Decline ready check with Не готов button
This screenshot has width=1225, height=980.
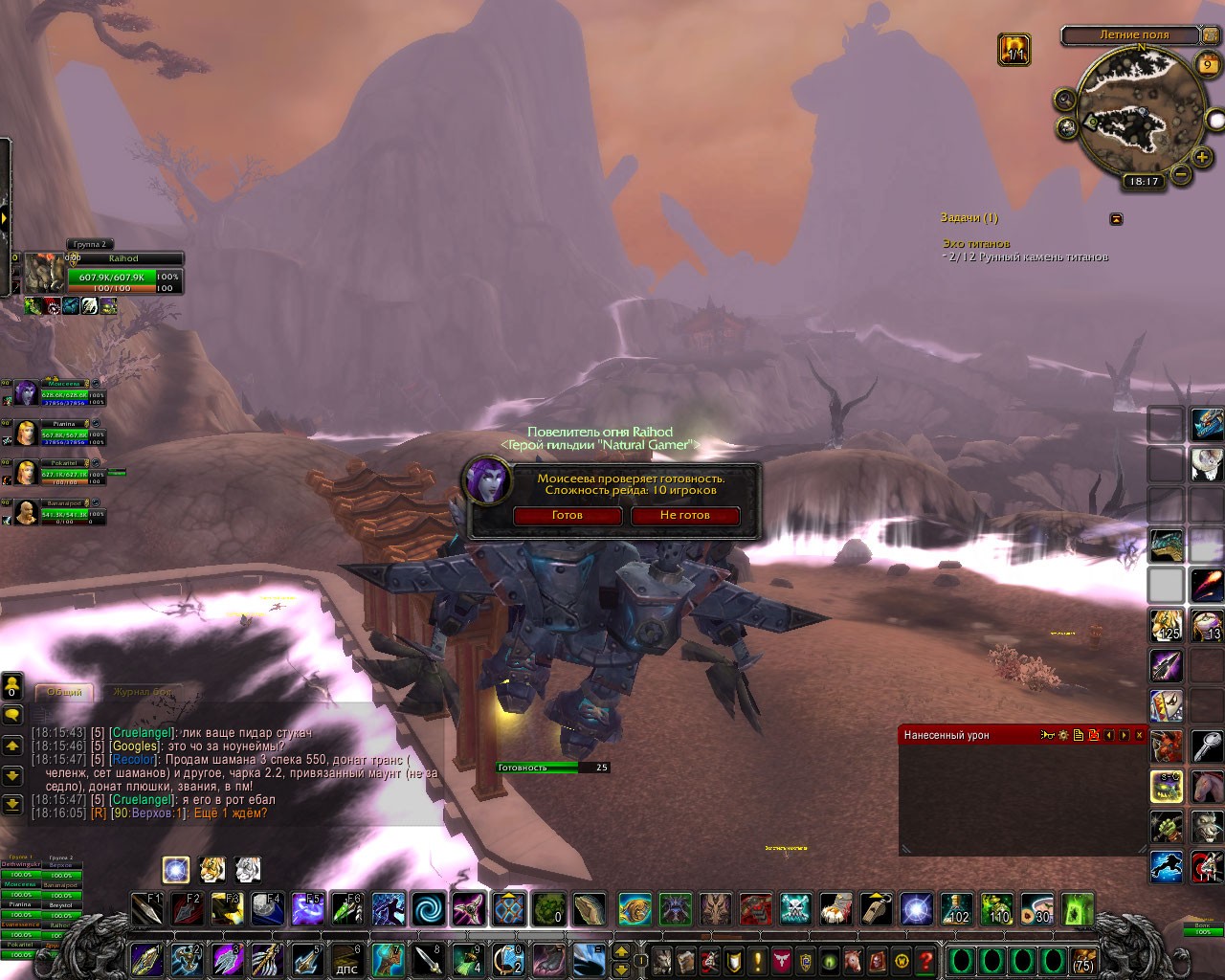click(x=684, y=516)
